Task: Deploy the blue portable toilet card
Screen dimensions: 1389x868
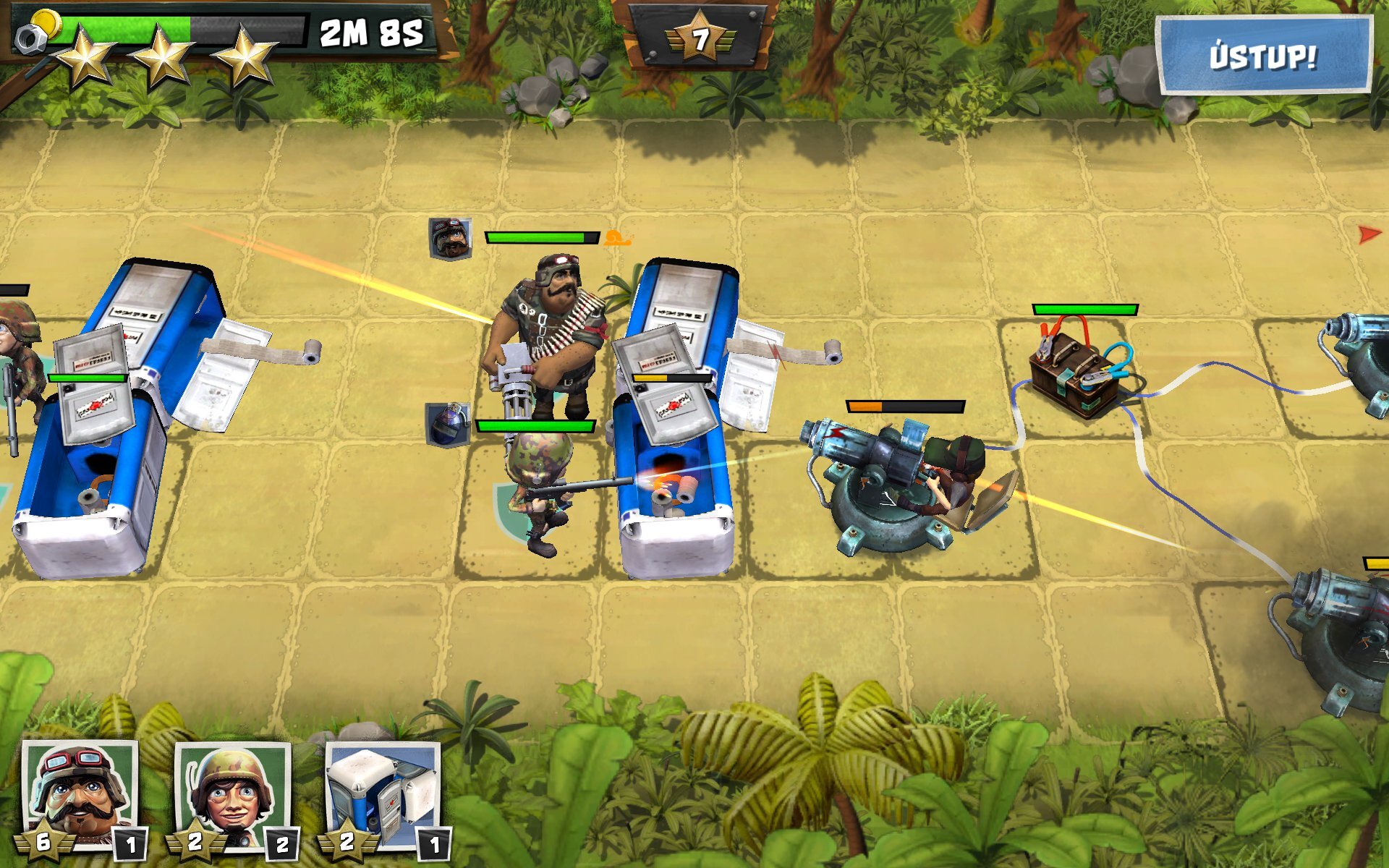Action: [x=383, y=797]
